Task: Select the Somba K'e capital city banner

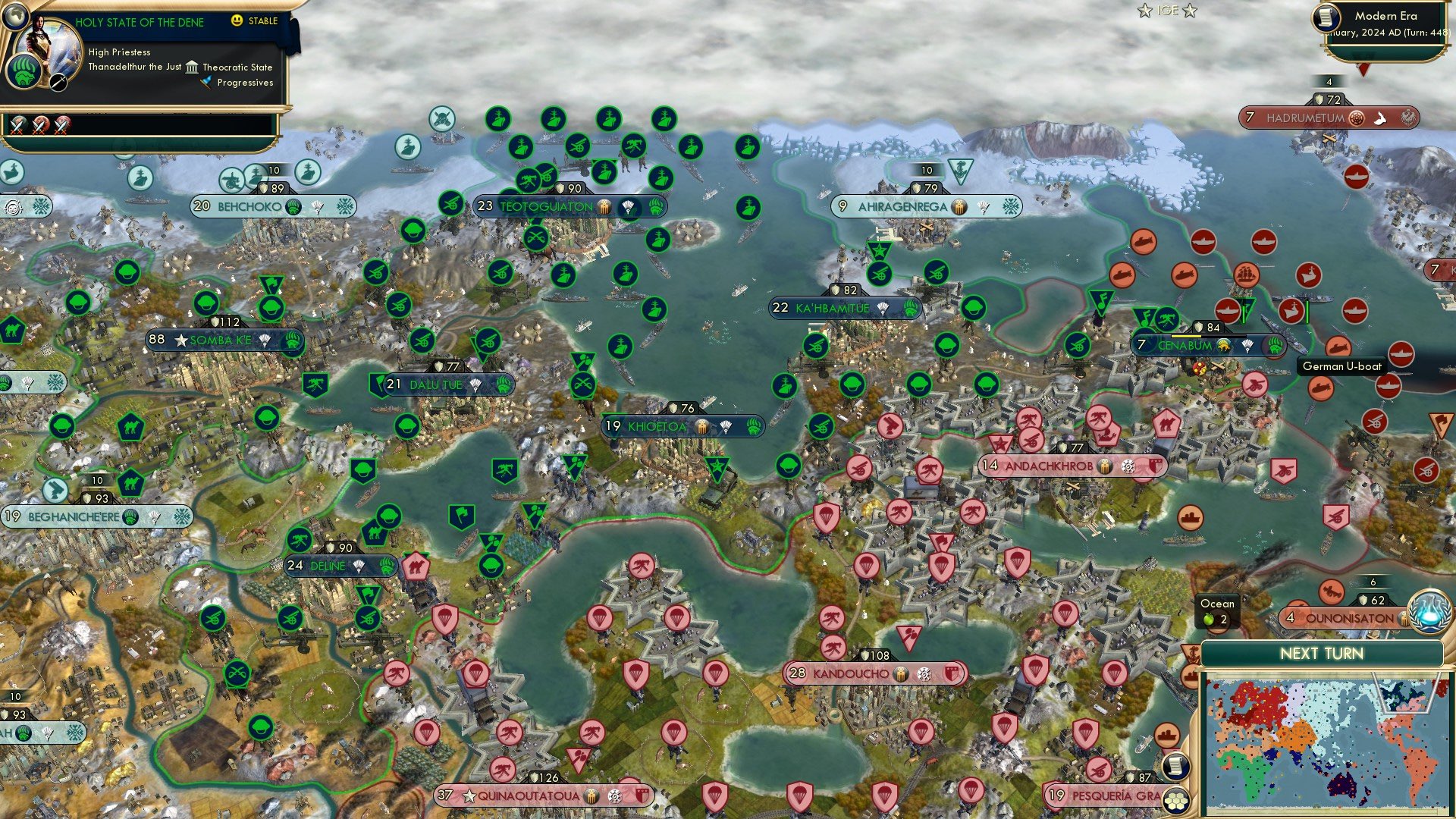Action: (220, 340)
